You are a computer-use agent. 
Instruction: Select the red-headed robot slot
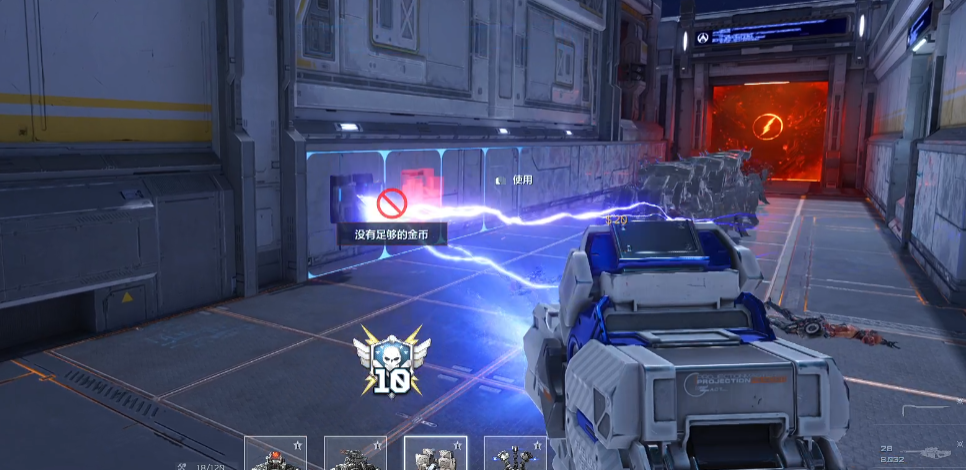(x=275, y=455)
